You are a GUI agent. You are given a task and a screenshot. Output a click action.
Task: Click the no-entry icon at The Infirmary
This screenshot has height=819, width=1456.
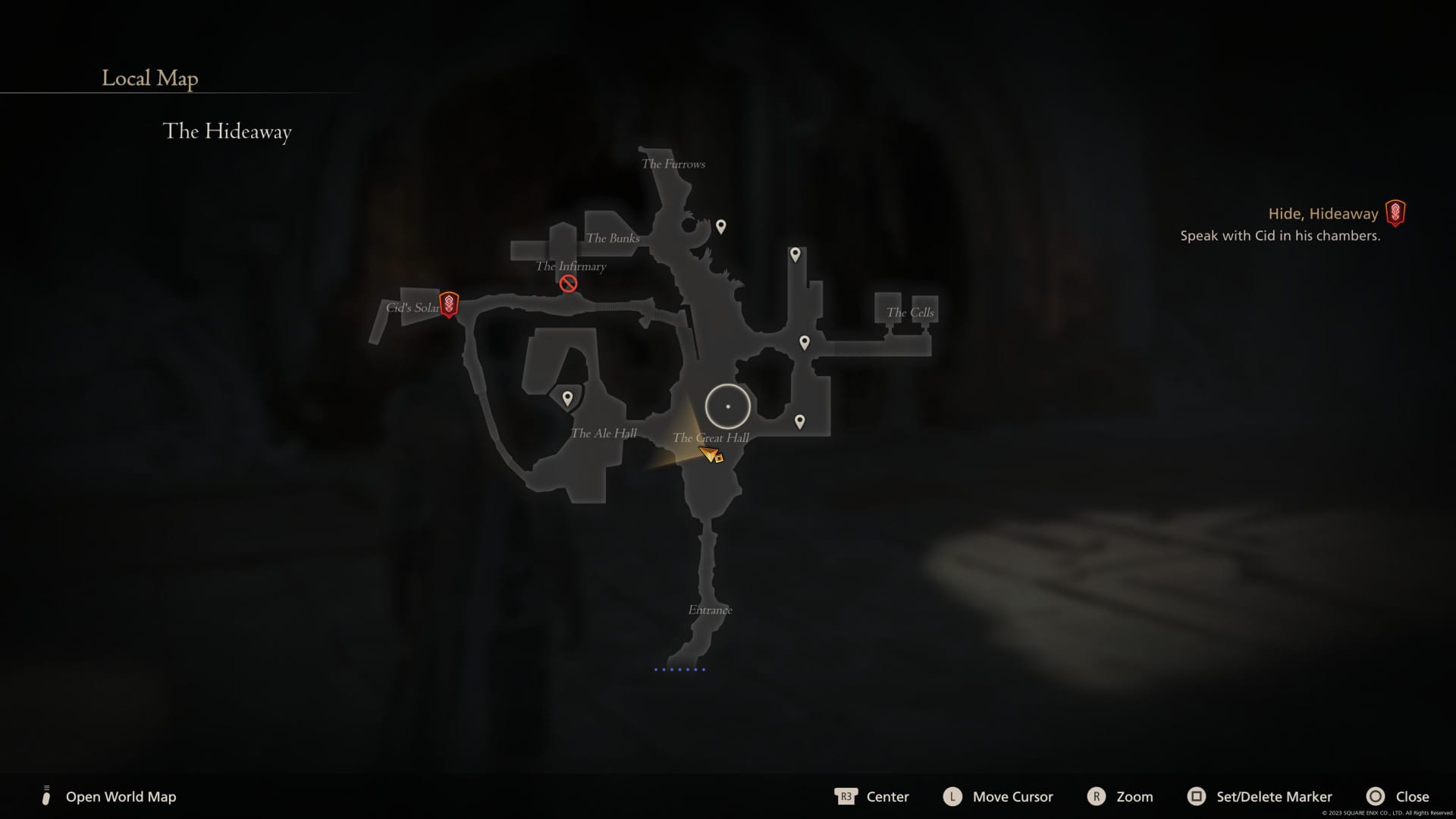point(568,284)
